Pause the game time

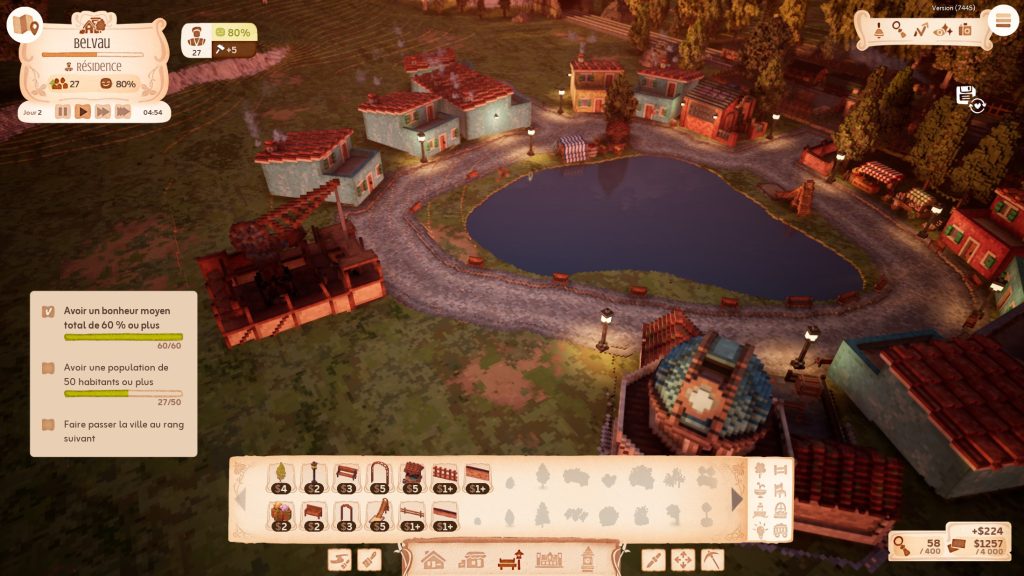[x=63, y=112]
